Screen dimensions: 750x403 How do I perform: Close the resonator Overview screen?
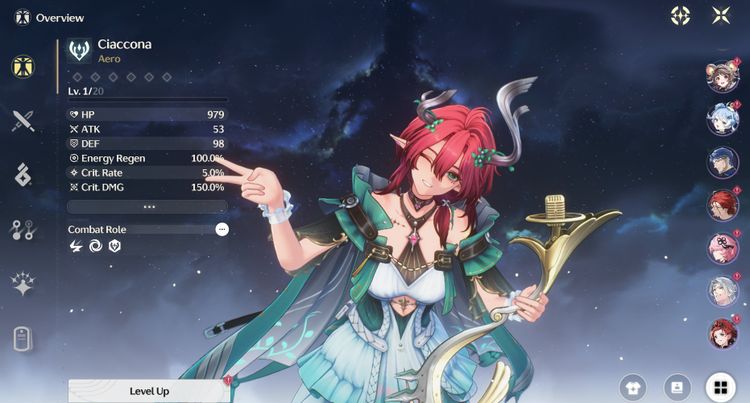pyautogui.click(x=721, y=16)
